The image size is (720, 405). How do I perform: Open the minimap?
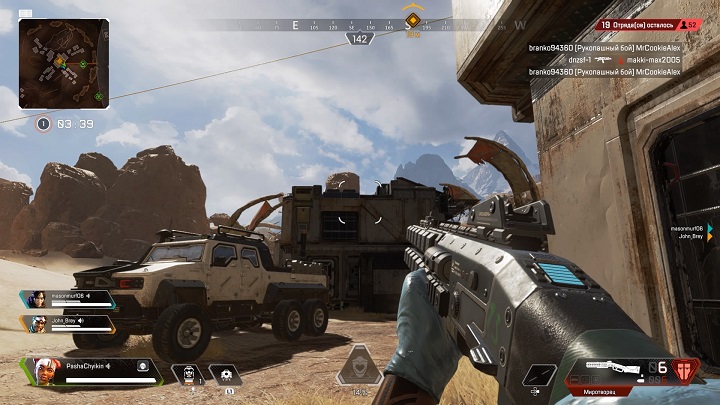point(63,64)
